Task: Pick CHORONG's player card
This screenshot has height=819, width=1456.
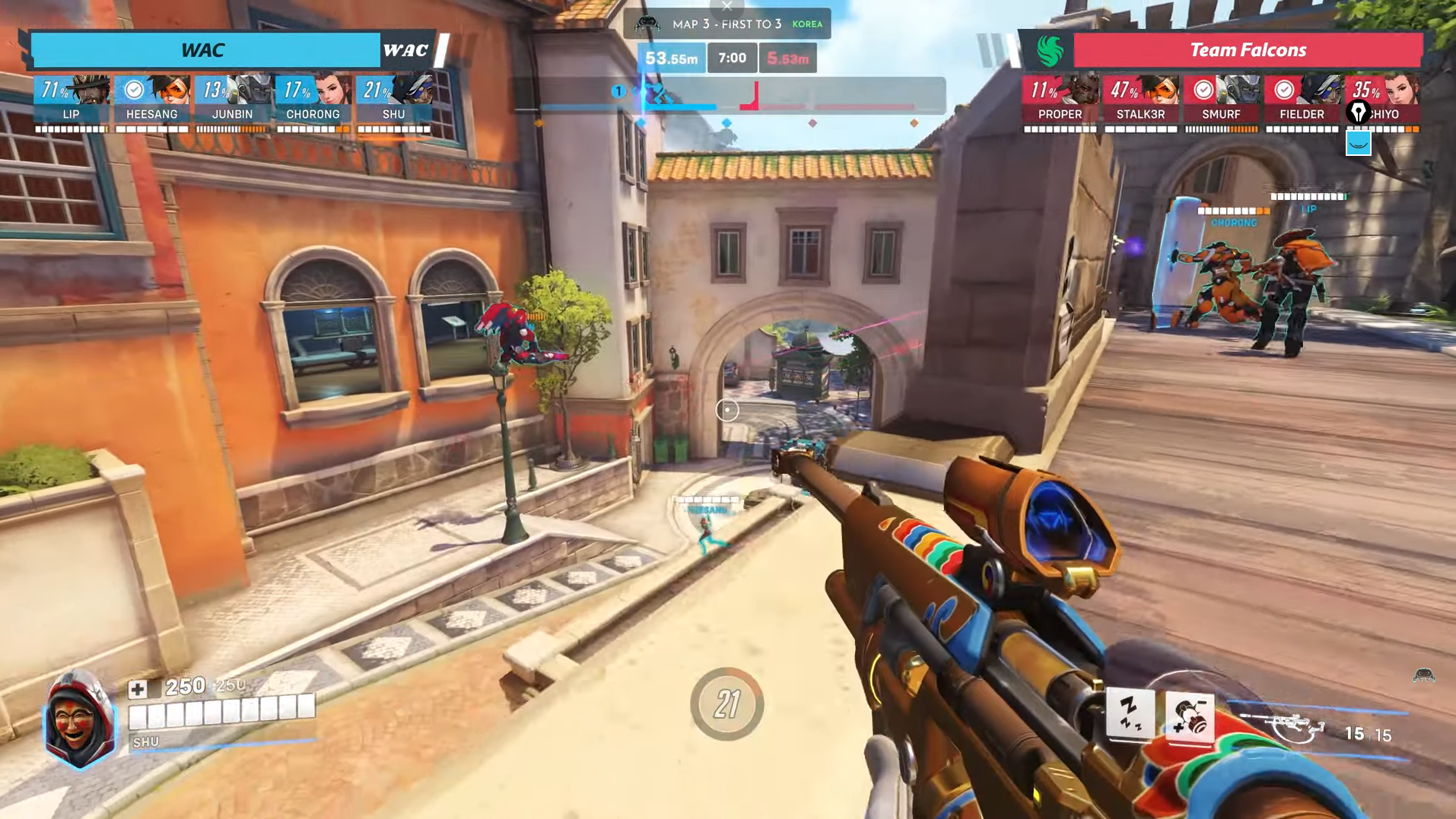Action: pos(313,101)
